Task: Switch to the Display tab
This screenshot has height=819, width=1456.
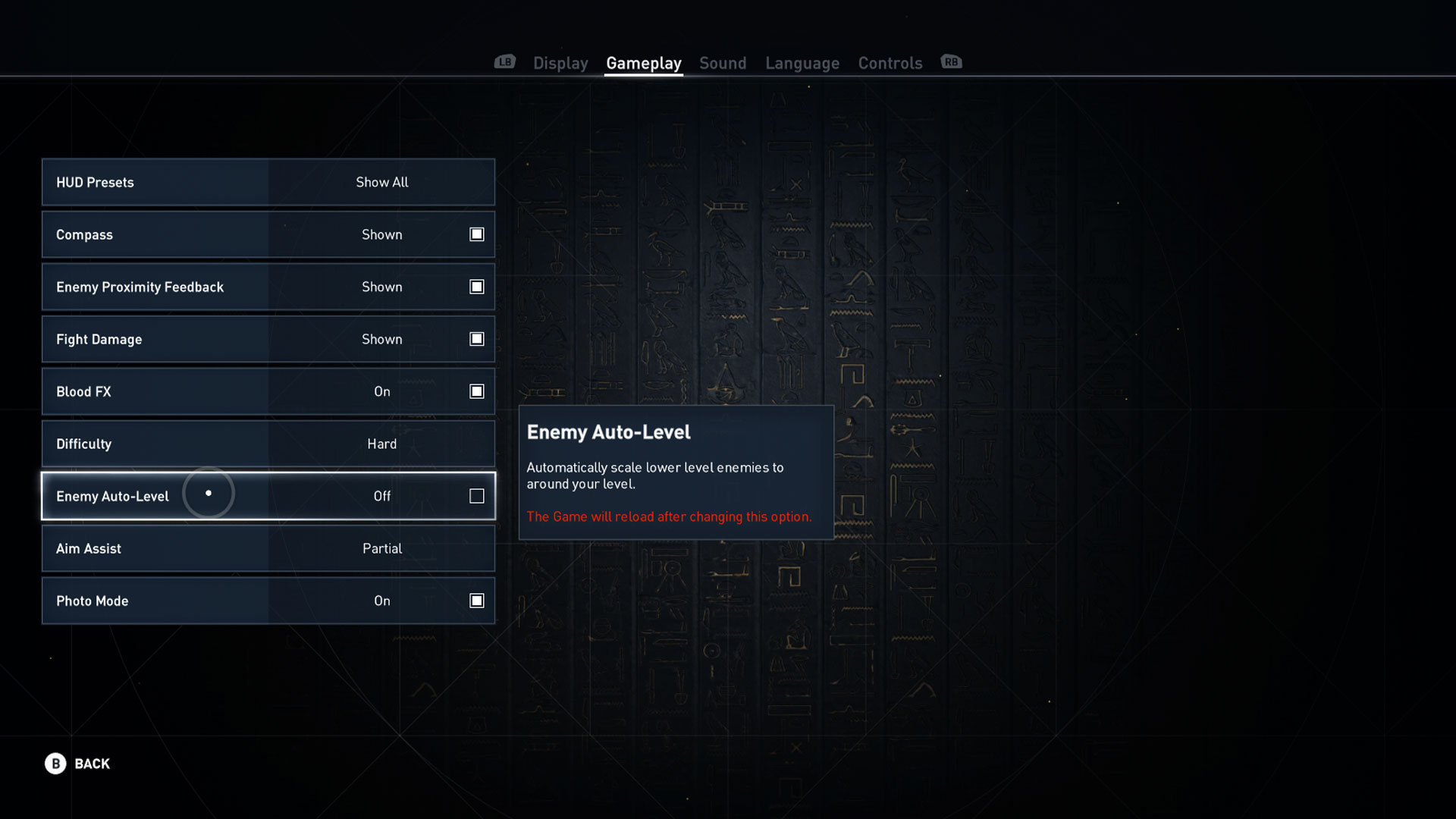Action: (560, 63)
